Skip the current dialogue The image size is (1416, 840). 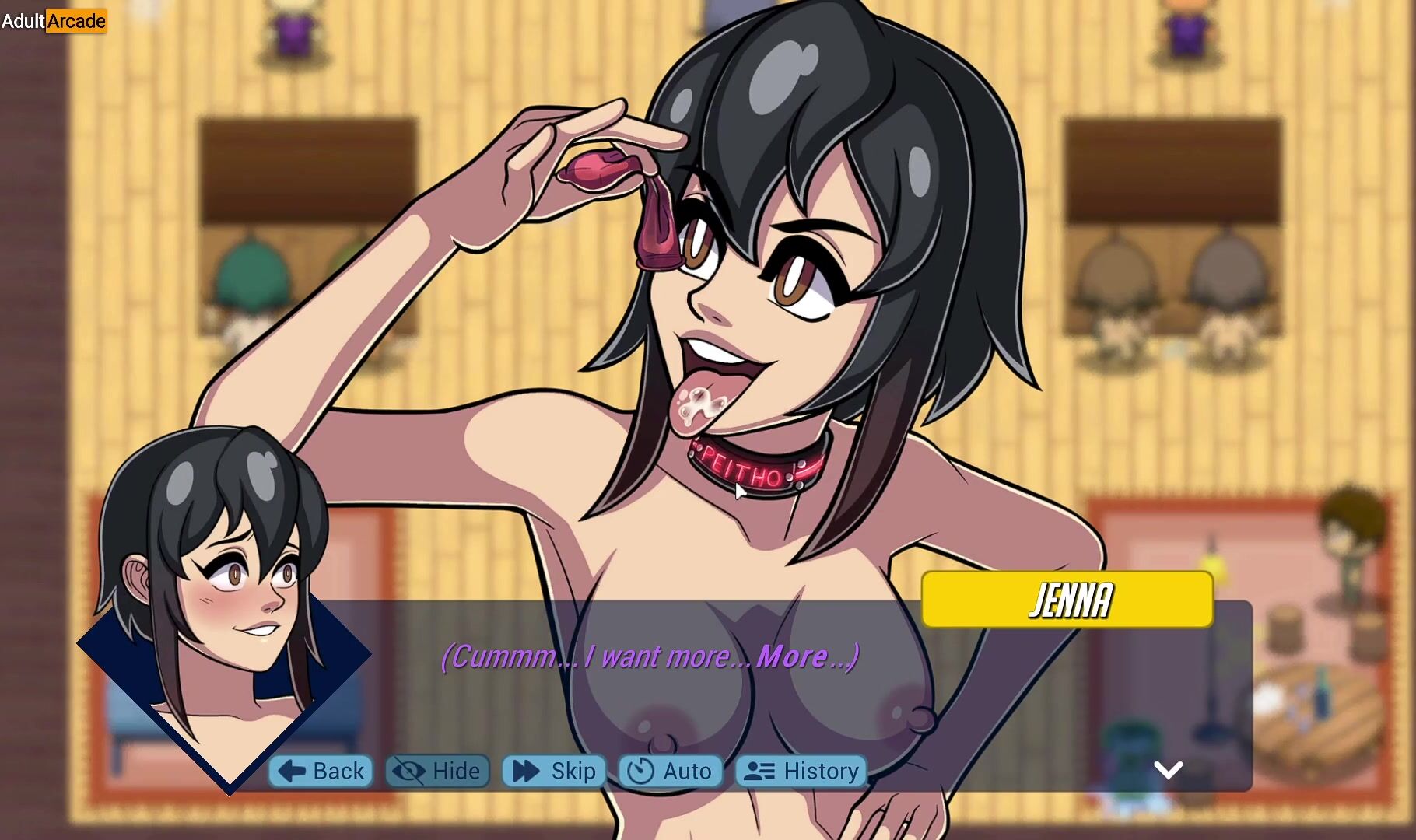click(x=554, y=771)
